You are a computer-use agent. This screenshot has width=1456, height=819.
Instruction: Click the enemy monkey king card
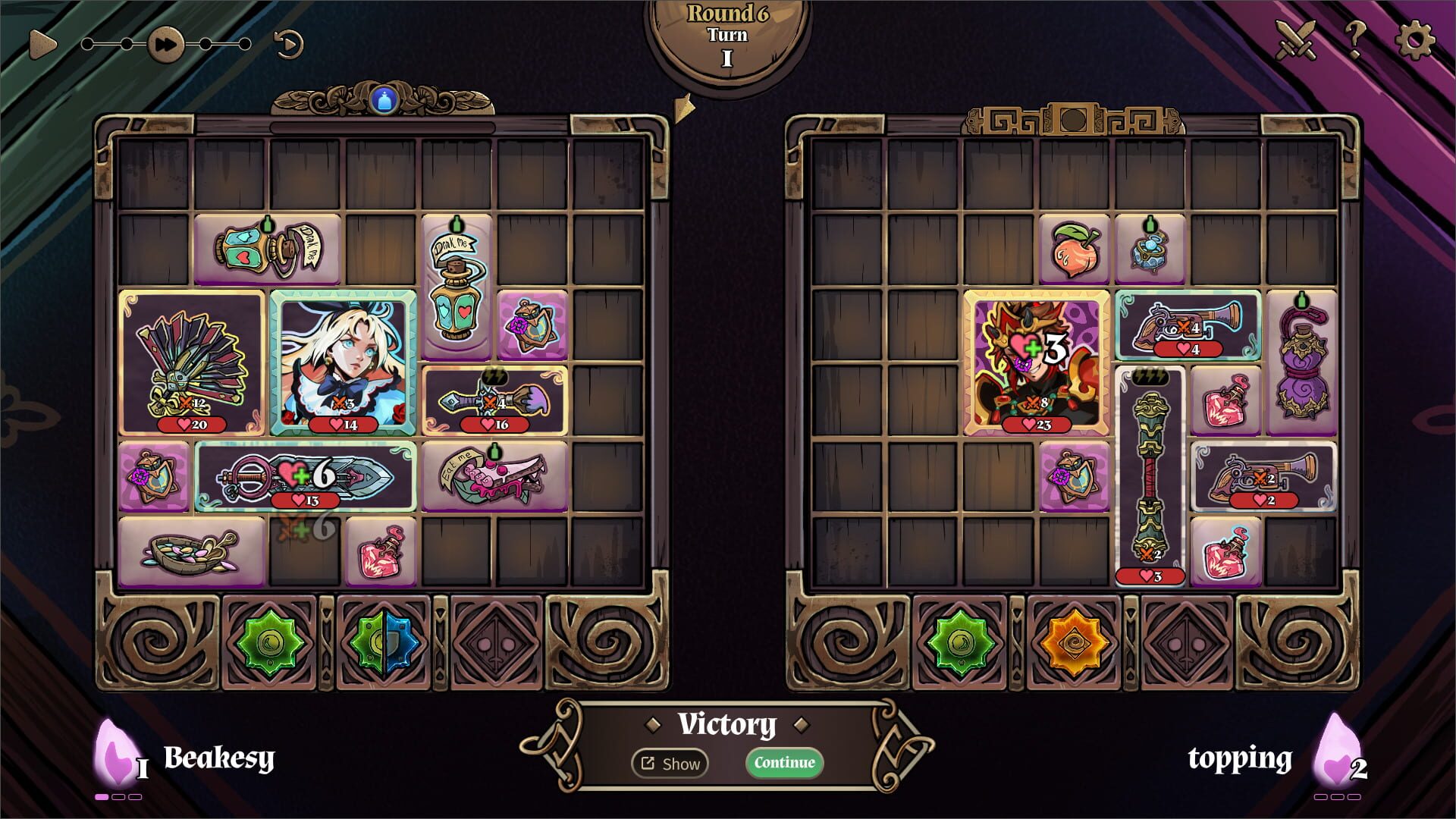1037,364
